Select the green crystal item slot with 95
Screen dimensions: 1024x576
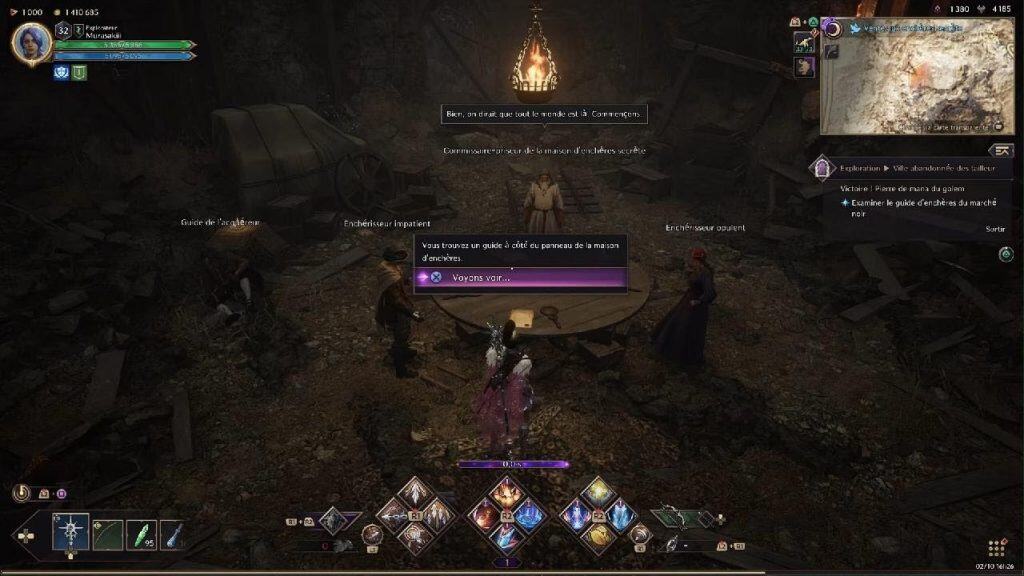[x=141, y=531]
